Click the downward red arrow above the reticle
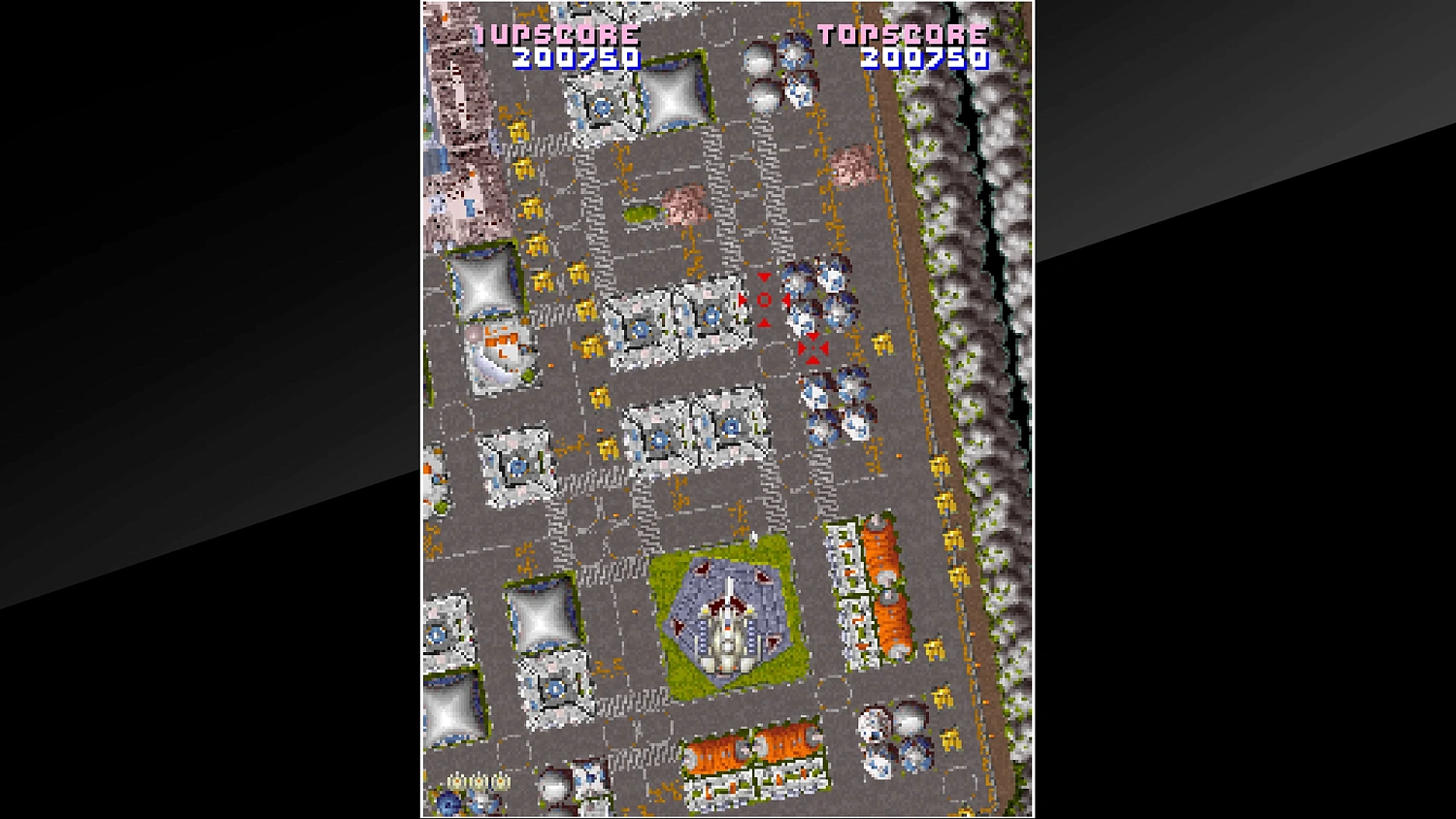The height and width of the screenshot is (819, 1456). (764, 278)
